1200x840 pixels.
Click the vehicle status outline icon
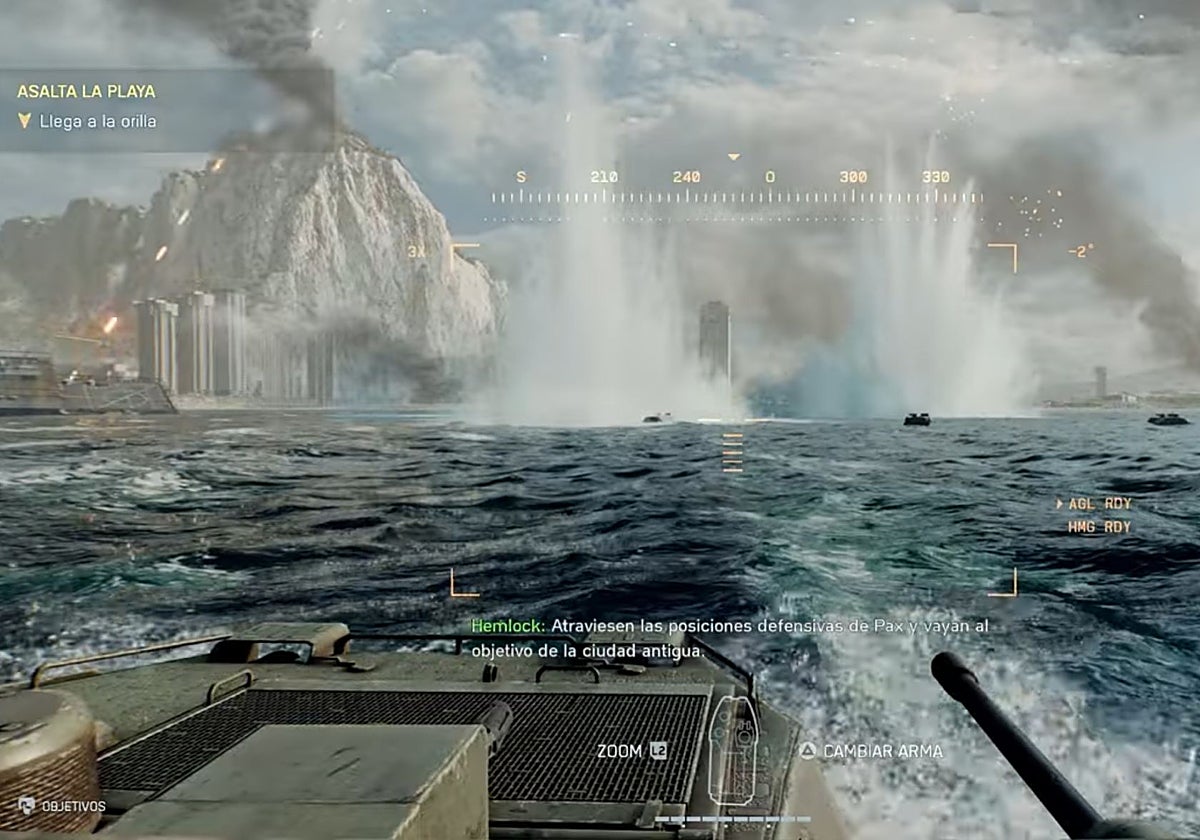733,749
